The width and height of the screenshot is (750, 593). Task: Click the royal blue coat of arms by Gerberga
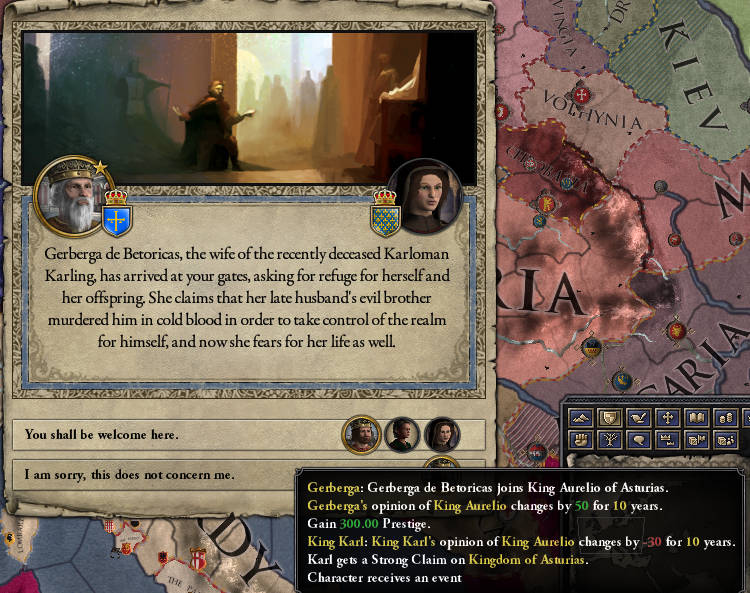385,212
